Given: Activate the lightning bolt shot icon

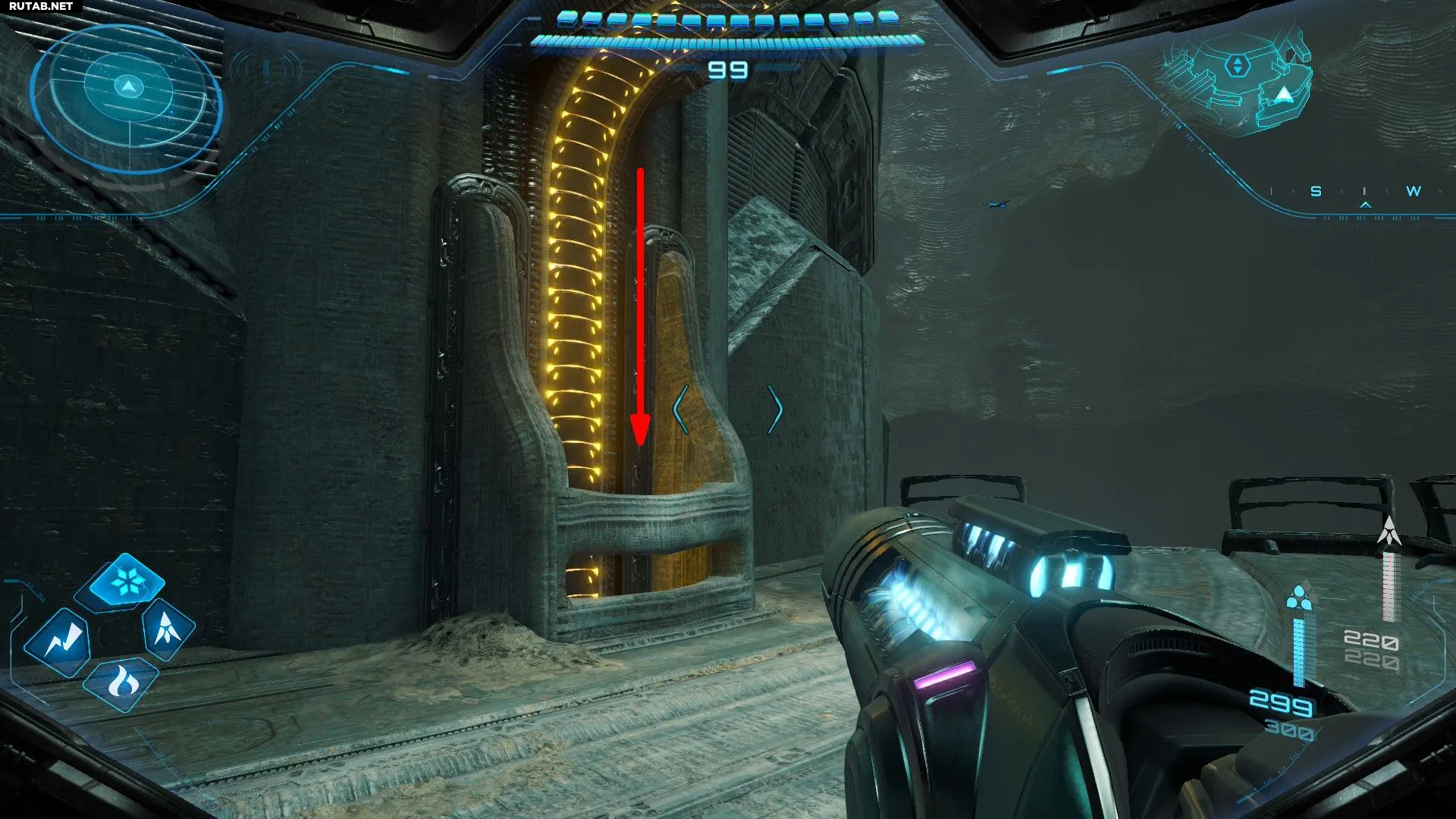Looking at the screenshot, I should pos(59,642).
